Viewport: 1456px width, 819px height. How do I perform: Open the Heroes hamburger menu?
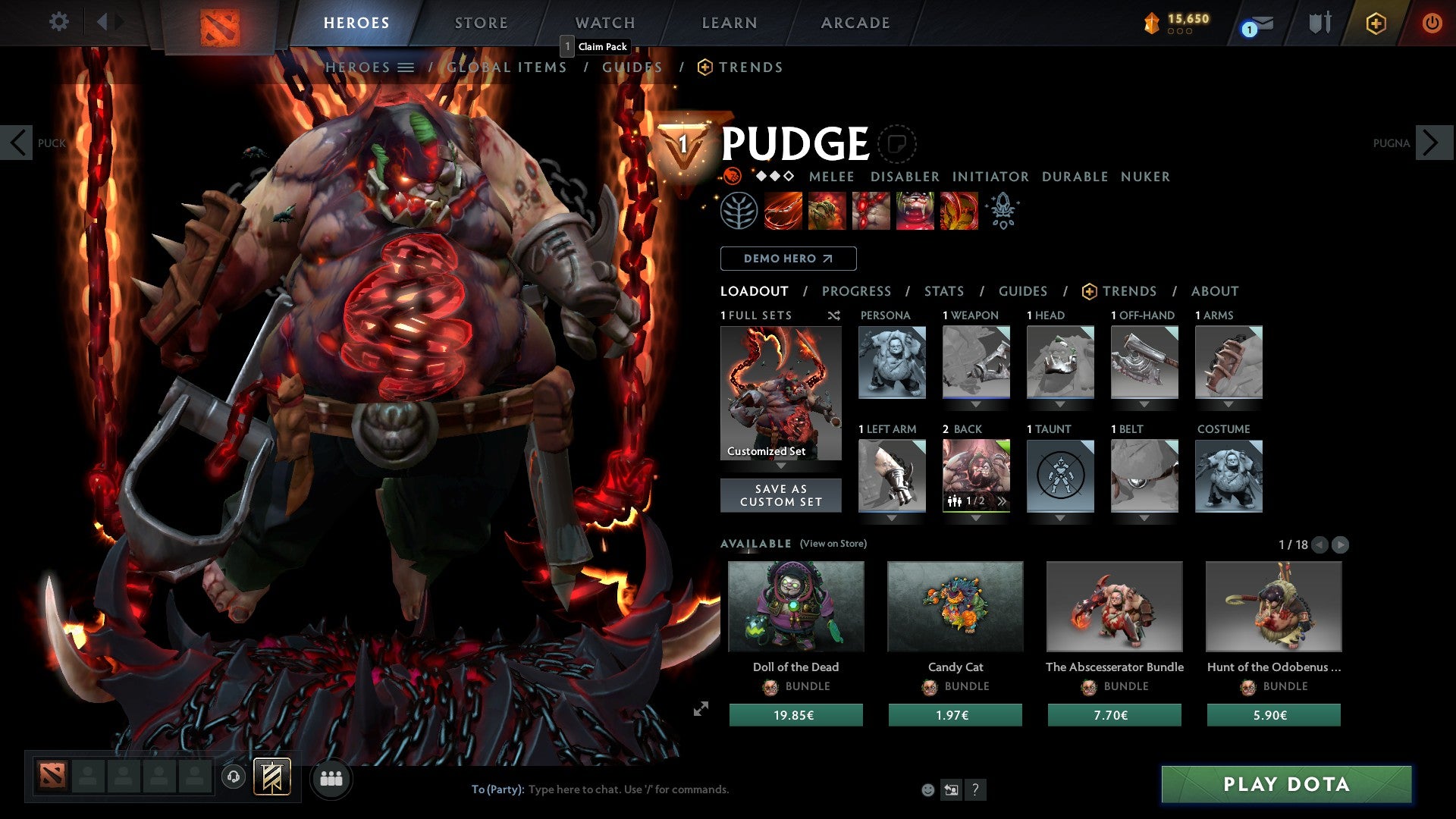(x=406, y=67)
